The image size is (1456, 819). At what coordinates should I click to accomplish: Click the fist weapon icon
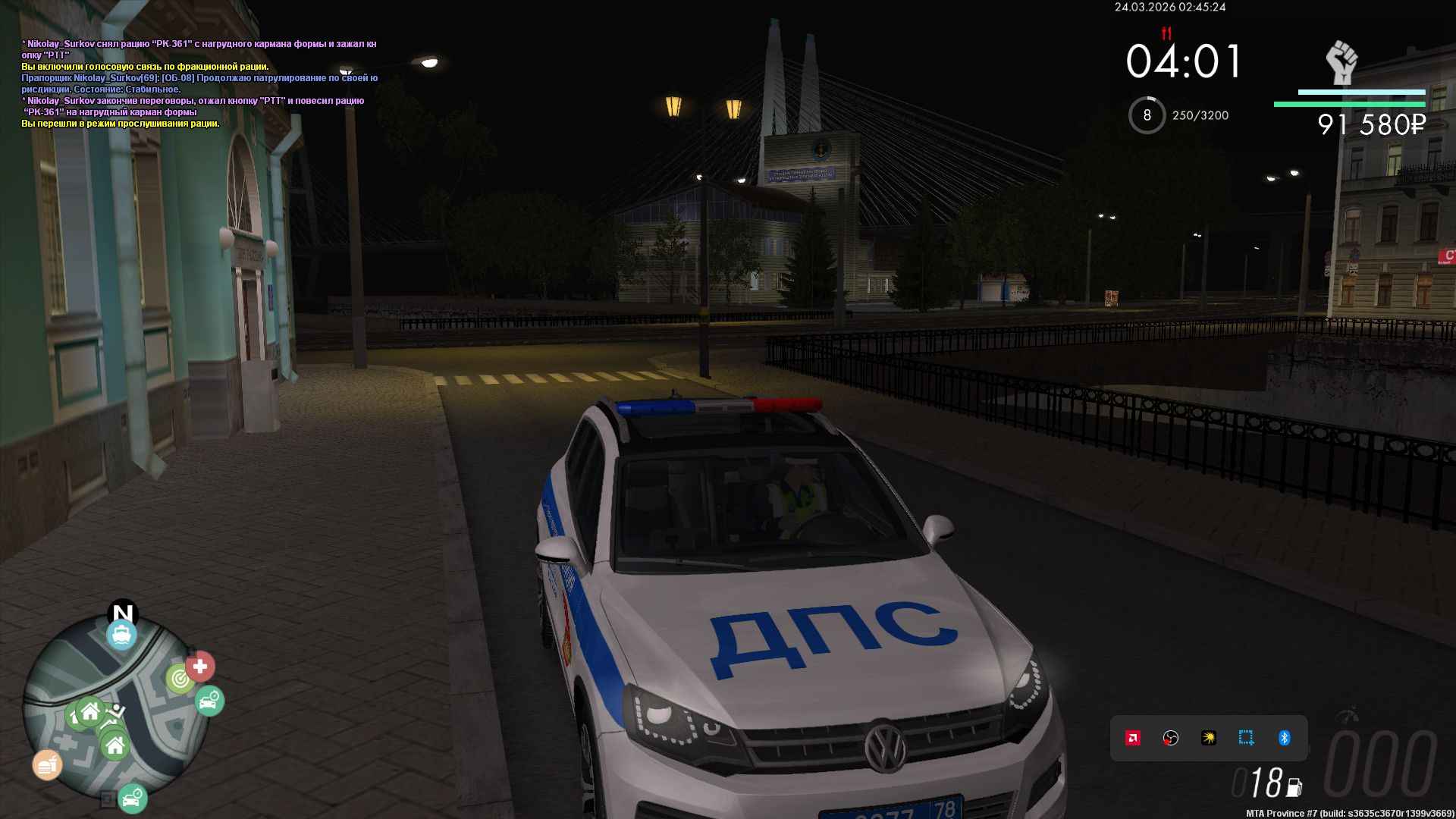[x=1341, y=62]
